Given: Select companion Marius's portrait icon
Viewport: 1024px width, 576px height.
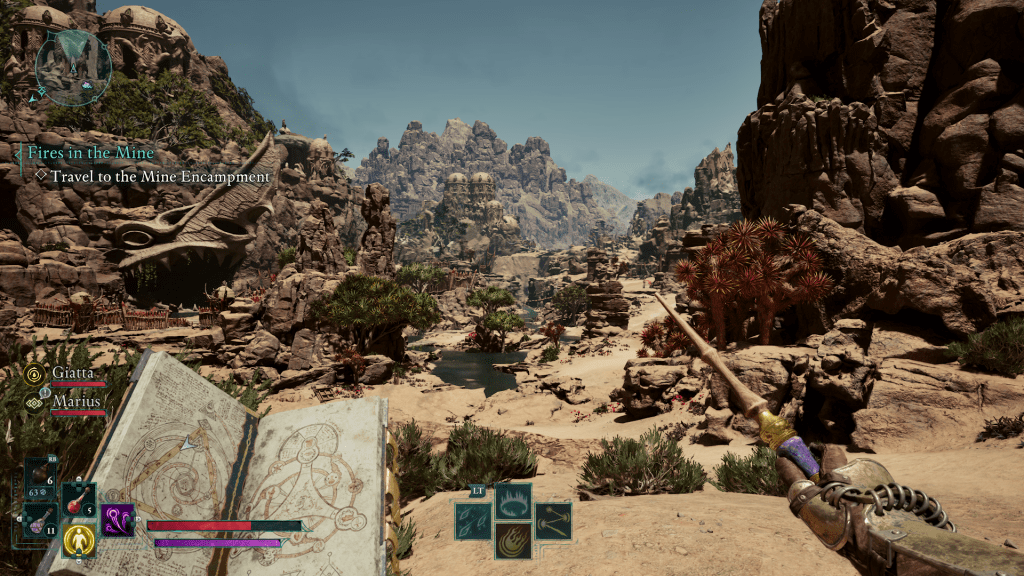Looking at the screenshot, I should click(33, 401).
